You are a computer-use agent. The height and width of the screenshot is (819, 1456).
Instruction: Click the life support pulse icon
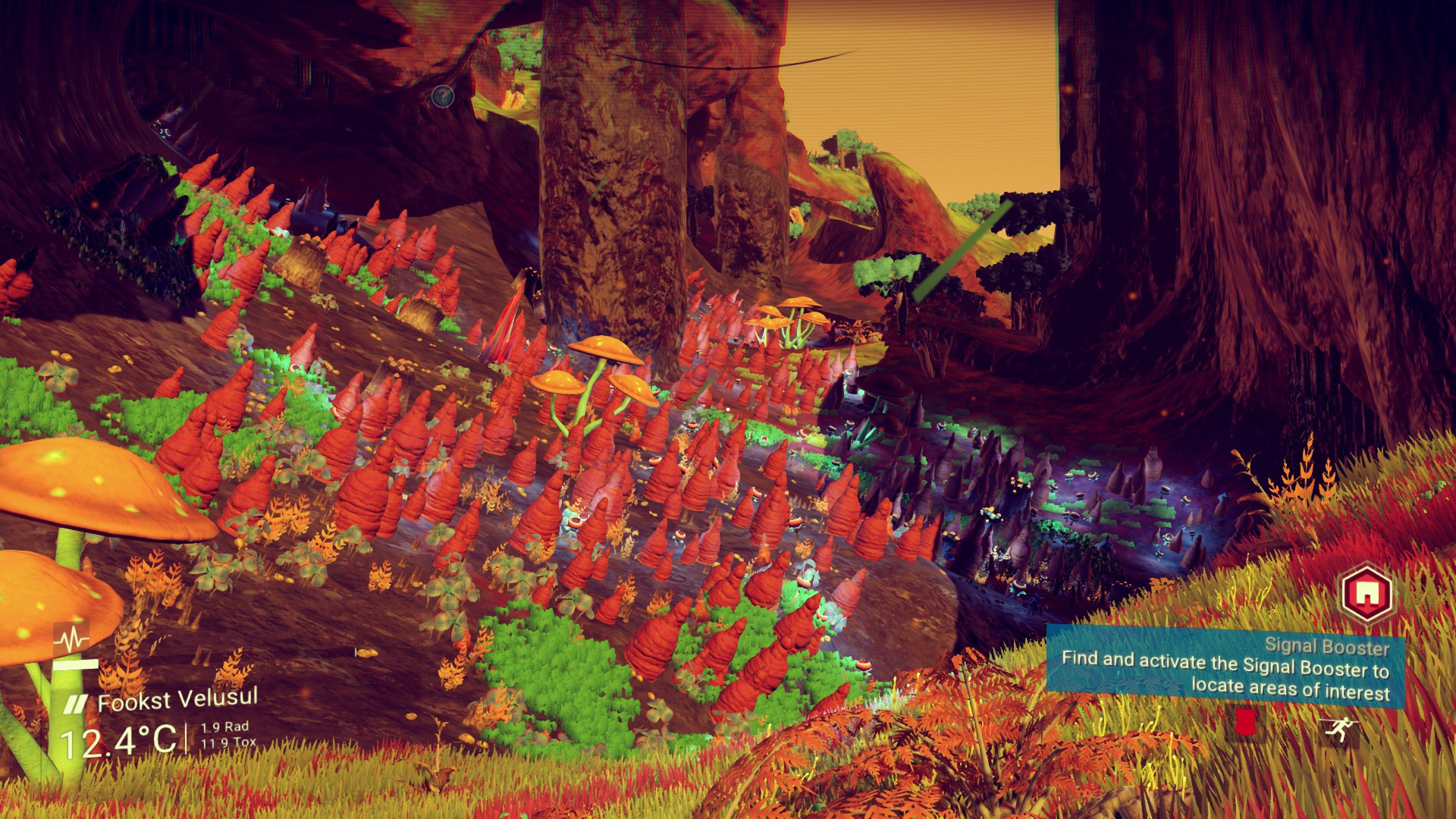(x=72, y=641)
